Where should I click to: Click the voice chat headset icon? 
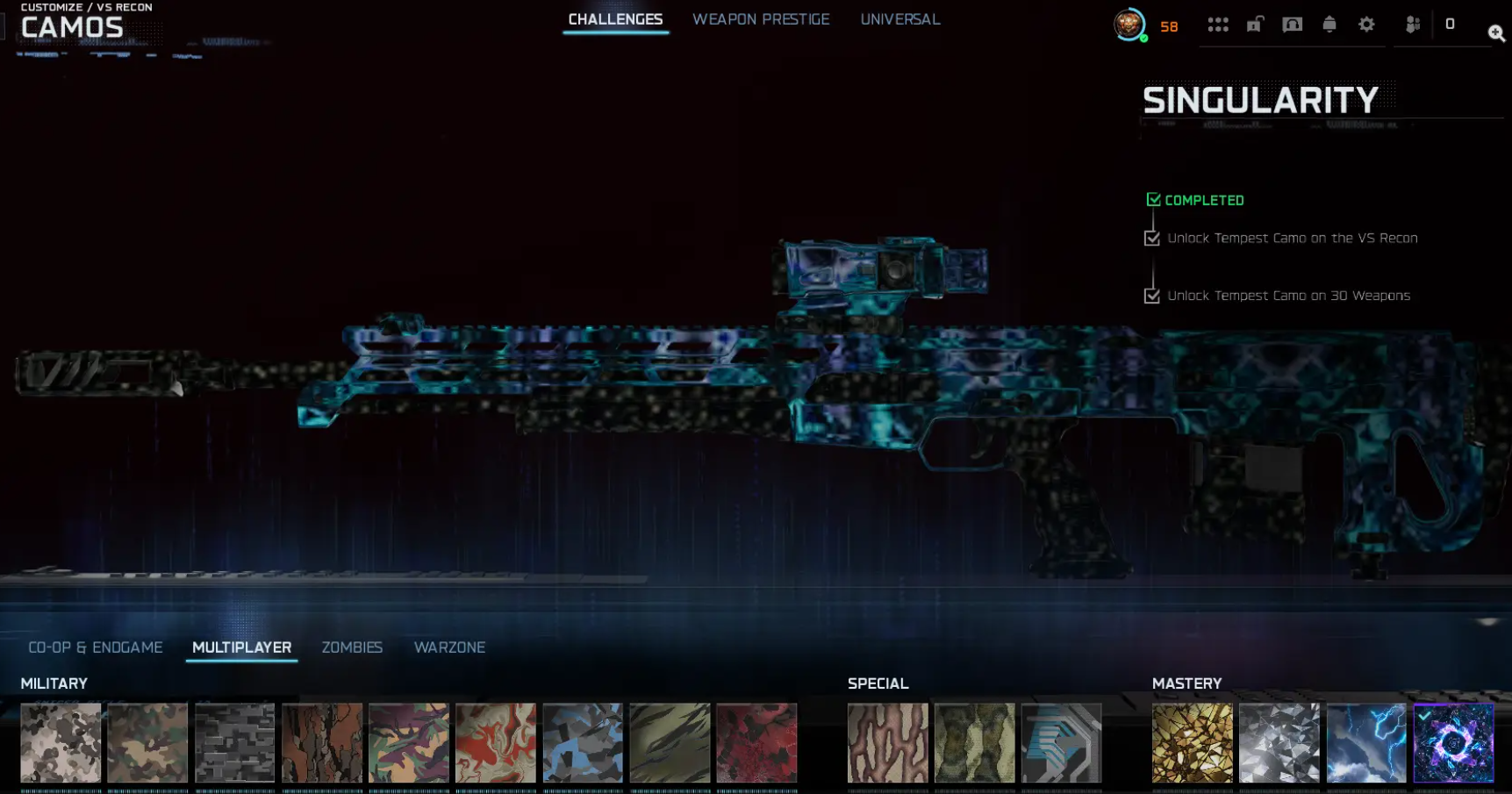(x=1291, y=25)
